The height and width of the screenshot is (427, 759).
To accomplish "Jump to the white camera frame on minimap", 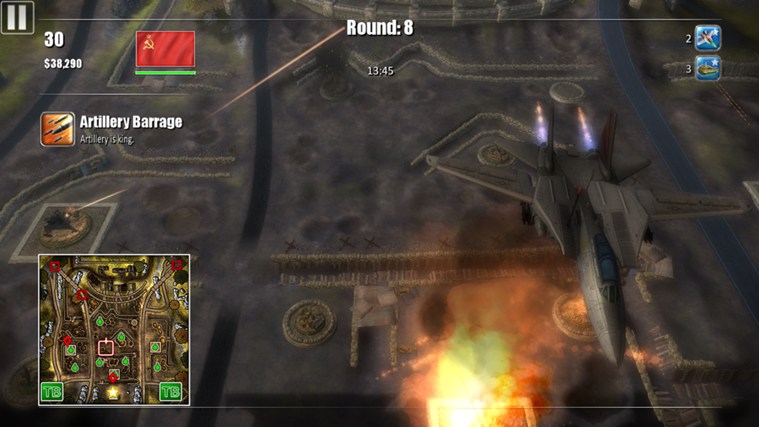I will [106, 348].
